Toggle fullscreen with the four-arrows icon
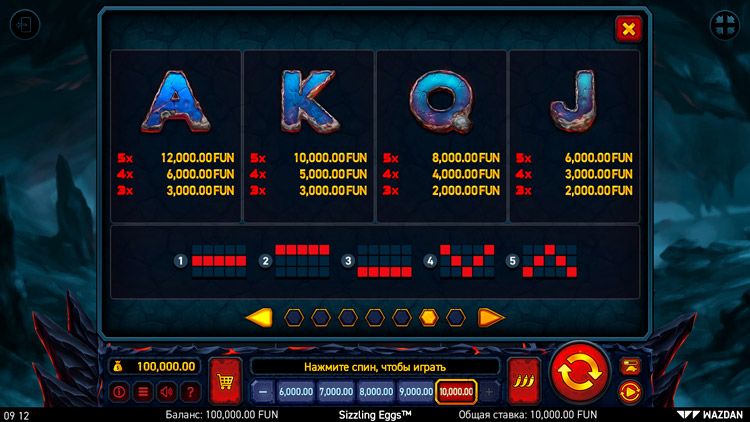Viewport: 750px width, 422px height. 724,24
